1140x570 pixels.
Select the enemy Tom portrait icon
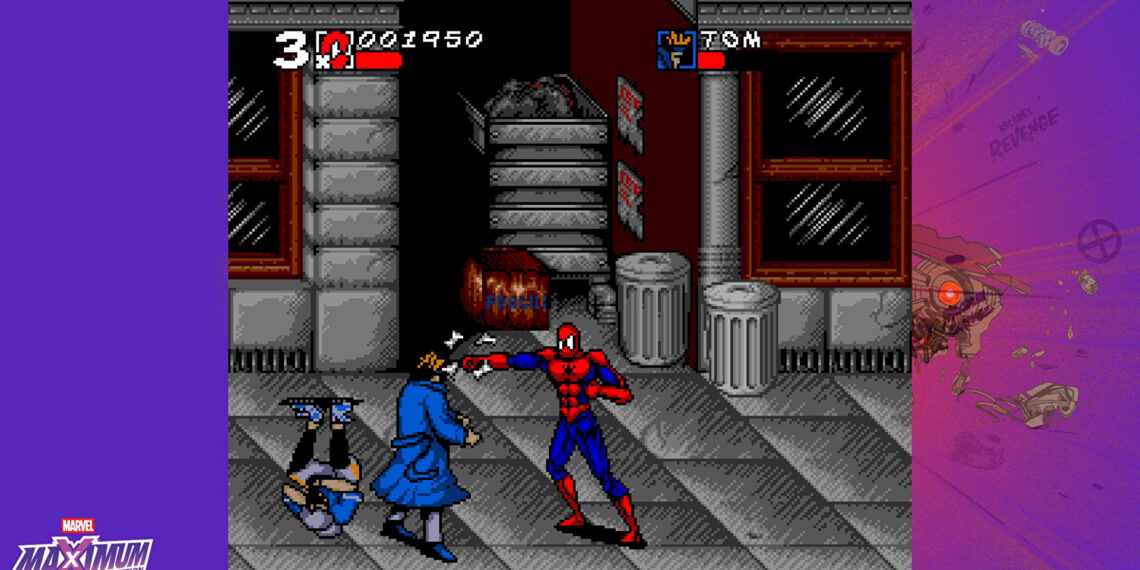click(675, 49)
